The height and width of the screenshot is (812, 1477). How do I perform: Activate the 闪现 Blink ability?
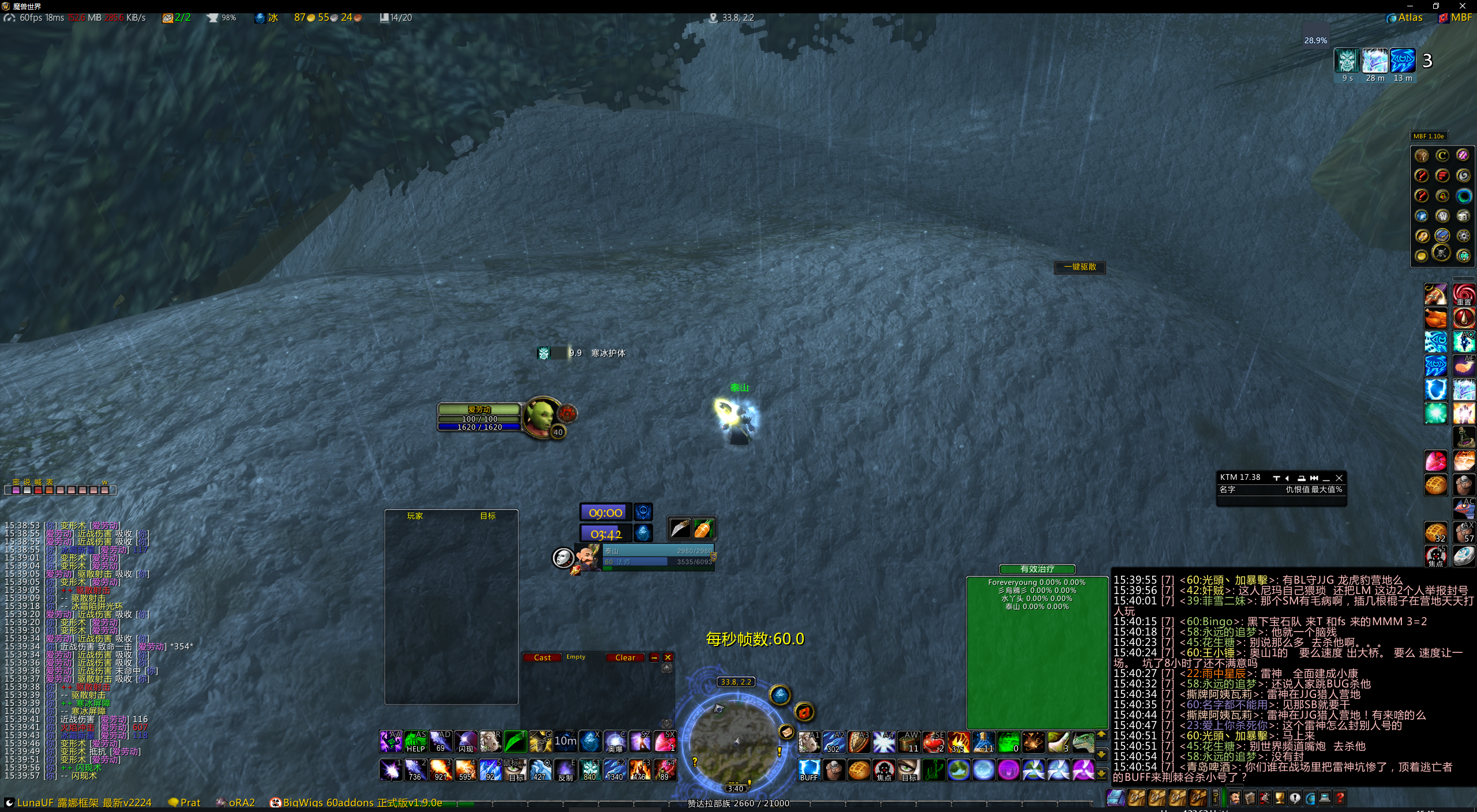[x=465, y=742]
